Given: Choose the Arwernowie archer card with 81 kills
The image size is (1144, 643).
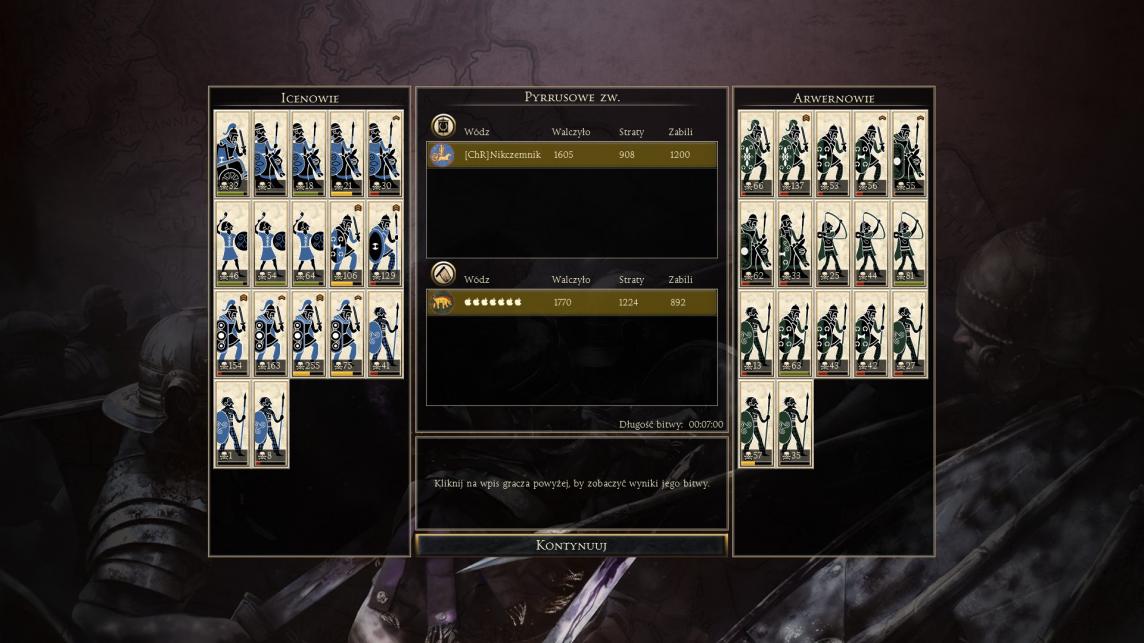Looking at the screenshot, I should (908, 244).
